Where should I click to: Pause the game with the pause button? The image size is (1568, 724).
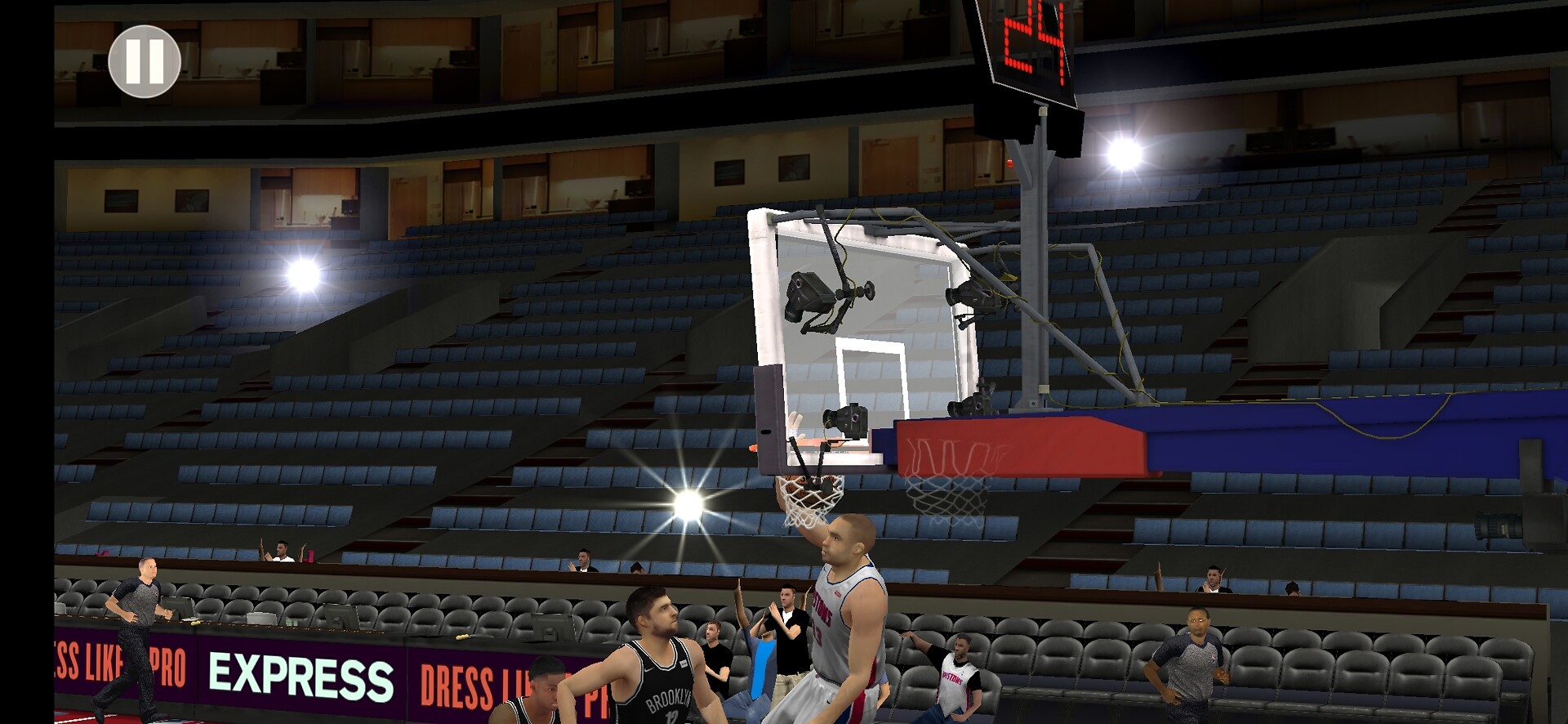click(x=145, y=61)
